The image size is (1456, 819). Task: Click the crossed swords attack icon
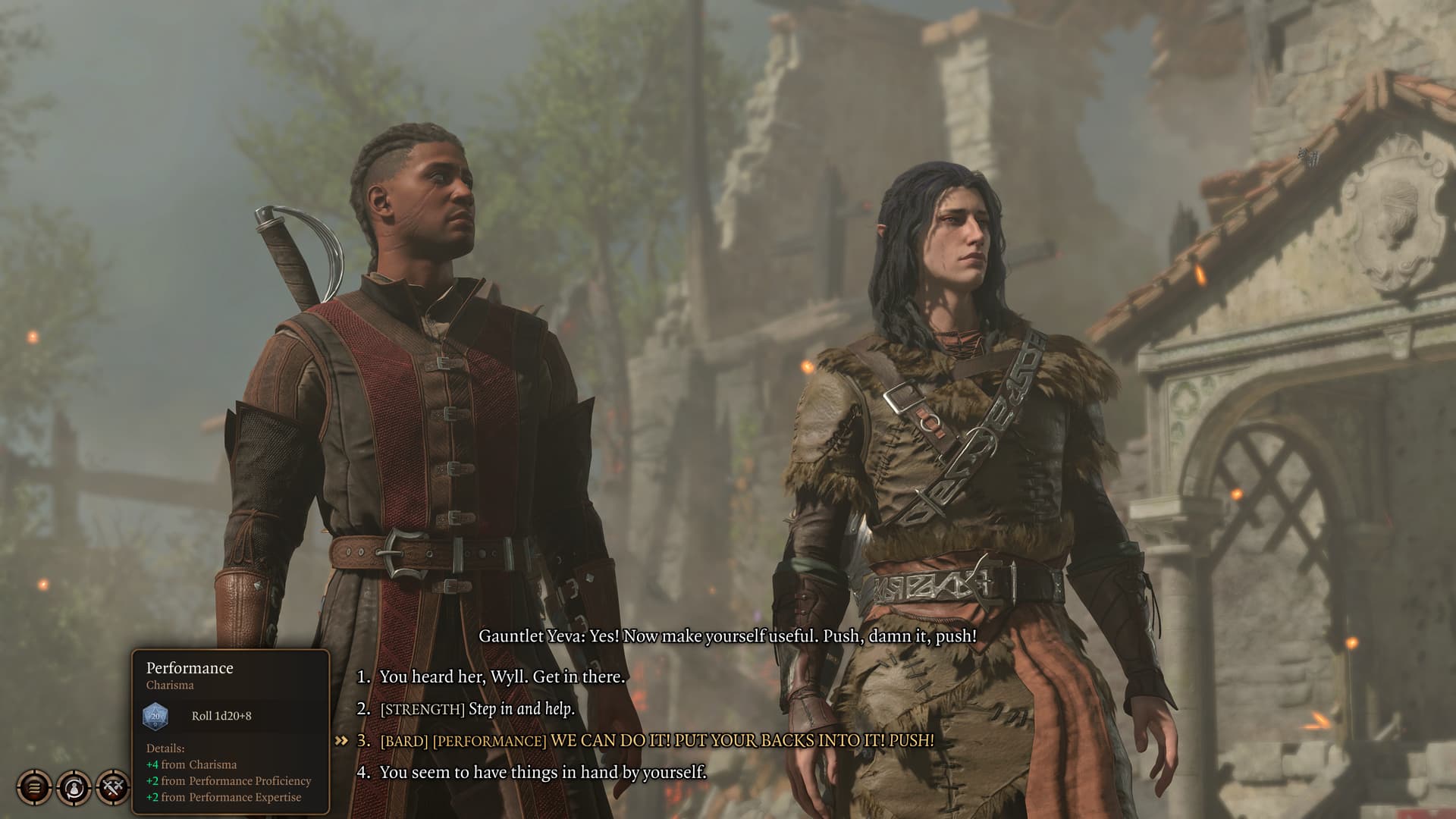pos(113,787)
